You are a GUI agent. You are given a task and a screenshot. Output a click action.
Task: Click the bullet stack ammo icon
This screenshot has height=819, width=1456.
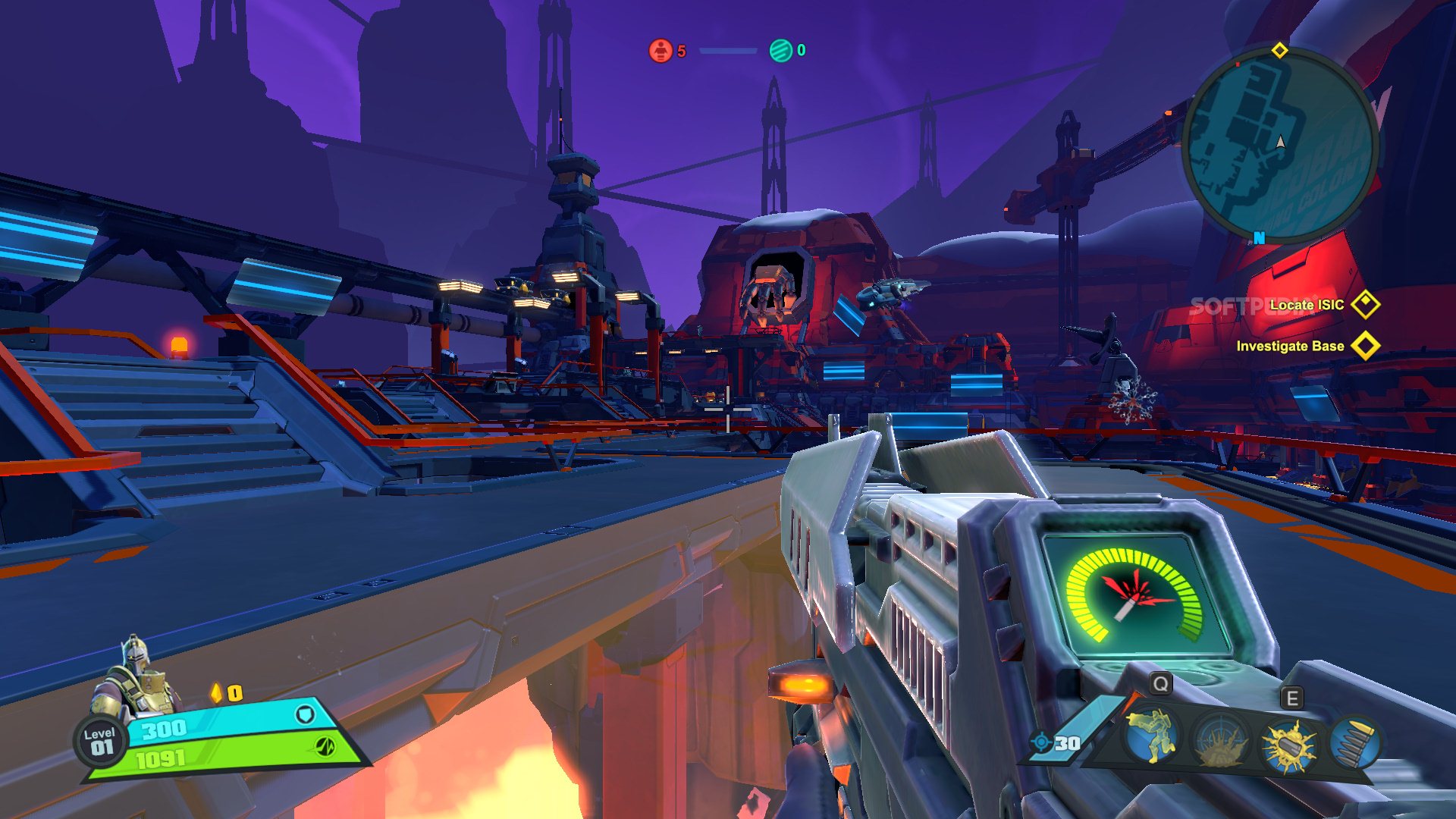pos(1354,743)
